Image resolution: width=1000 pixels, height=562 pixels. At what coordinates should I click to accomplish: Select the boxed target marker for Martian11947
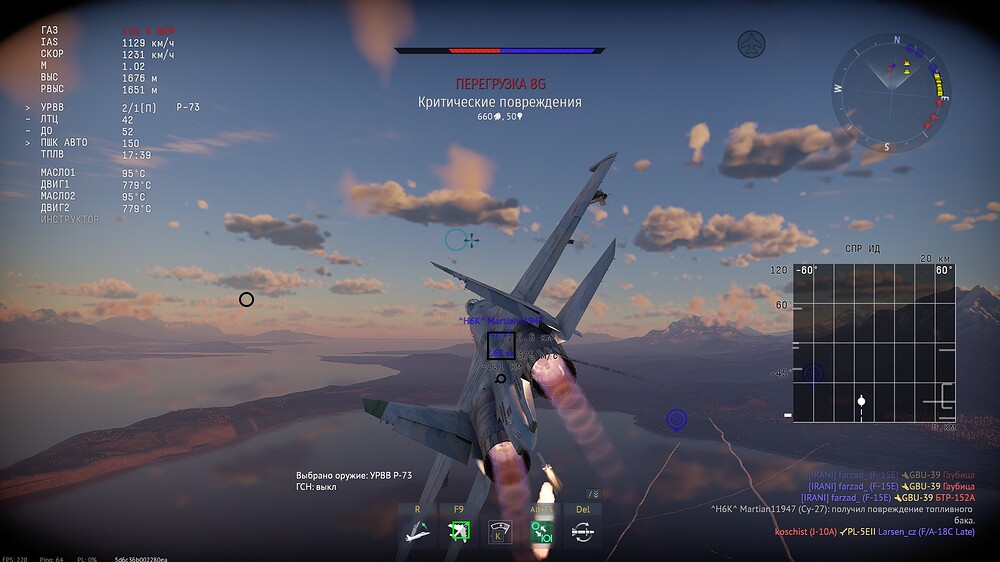(x=501, y=345)
